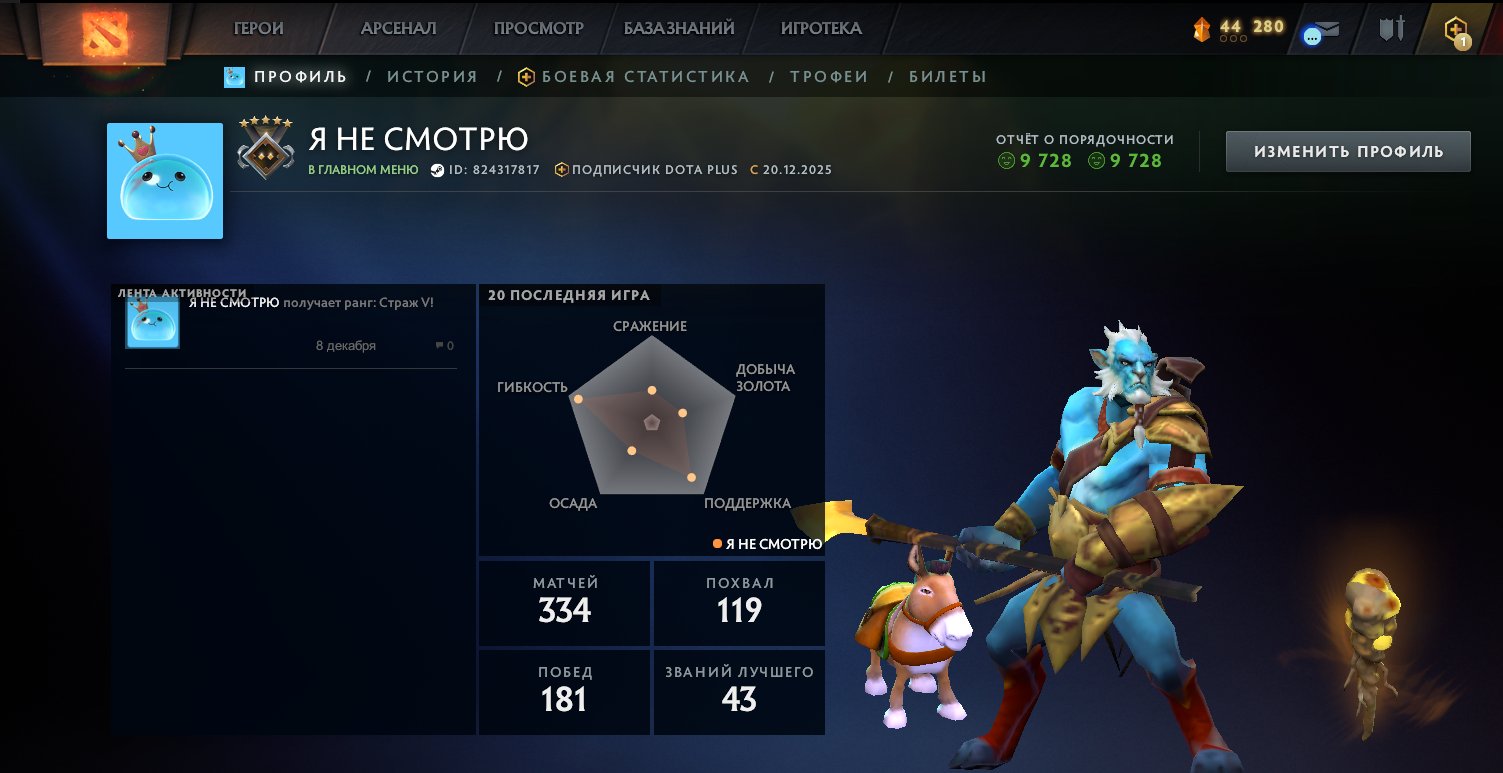Open the БАЗА ЗНАНИЙ menu
The width and height of the screenshot is (1503, 773).
click(679, 27)
